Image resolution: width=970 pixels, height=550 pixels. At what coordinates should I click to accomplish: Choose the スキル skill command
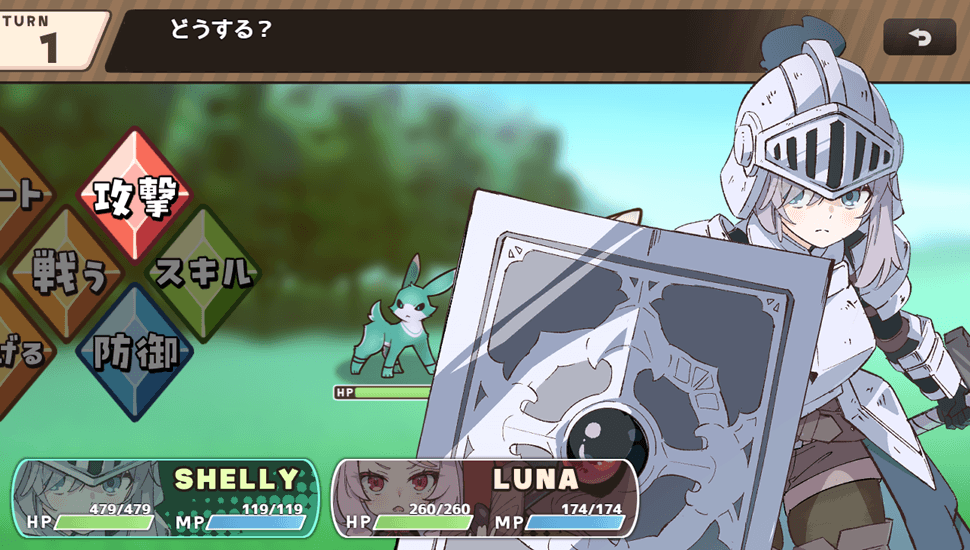pos(204,272)
